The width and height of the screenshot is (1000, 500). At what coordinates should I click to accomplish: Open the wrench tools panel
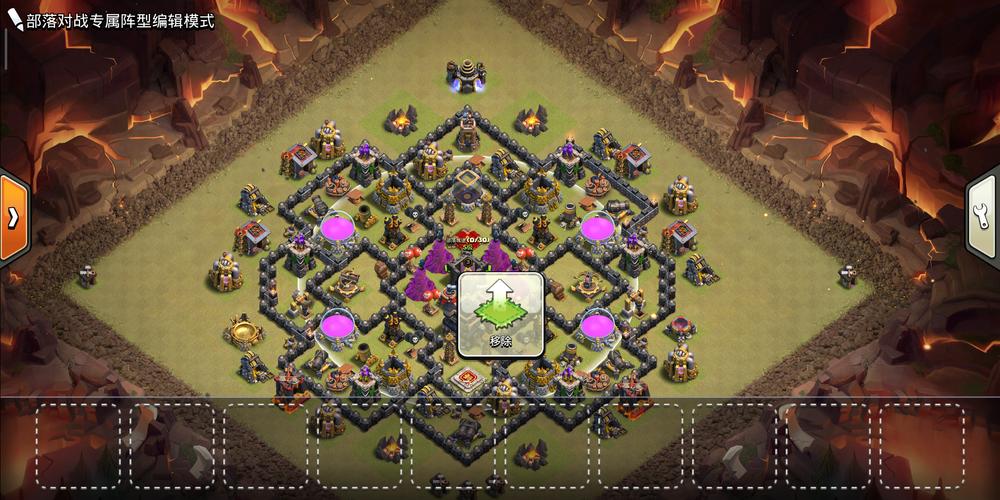coord(984,217)
